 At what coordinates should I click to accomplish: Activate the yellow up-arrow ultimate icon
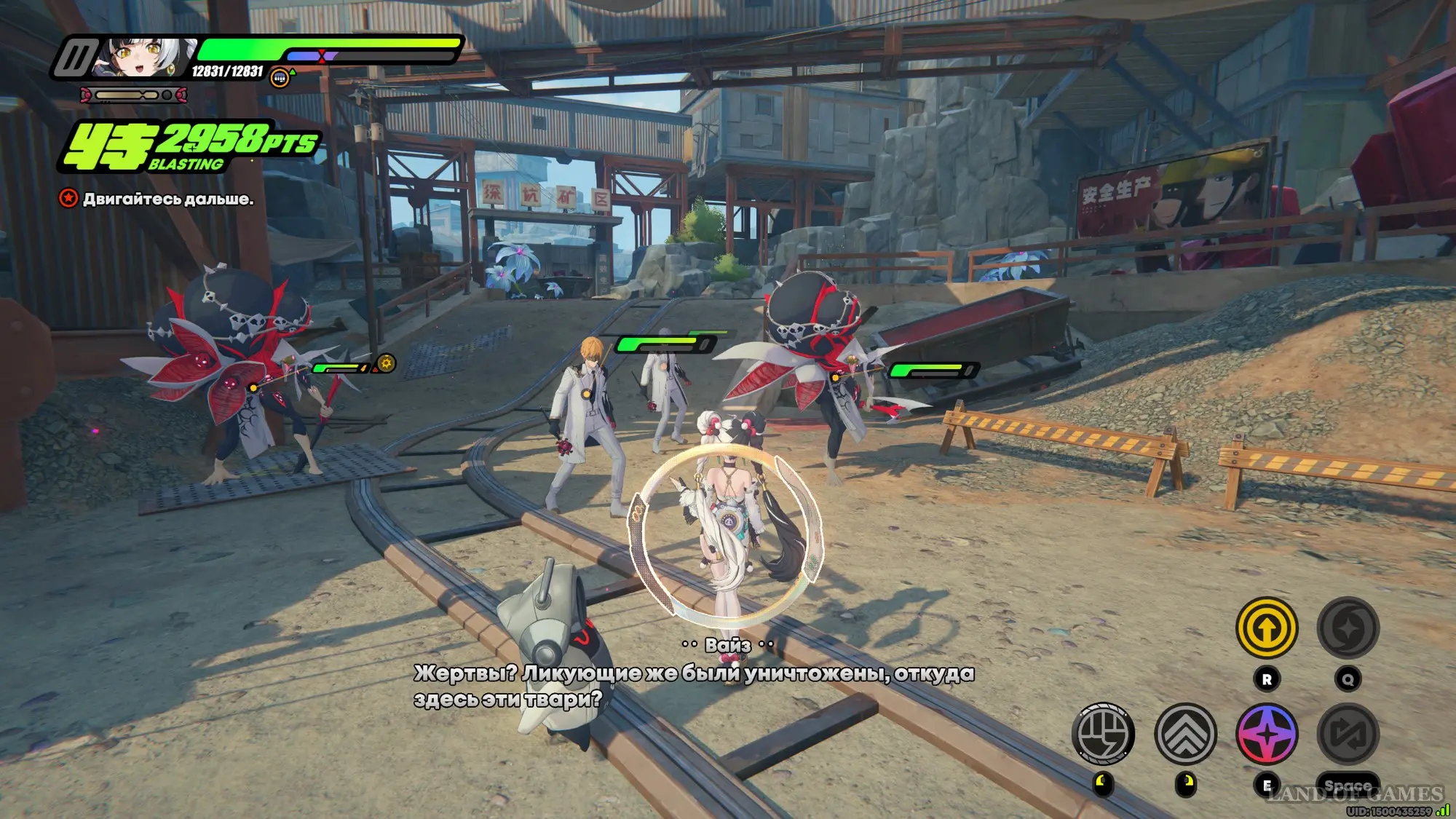[x=1267, y=628]
